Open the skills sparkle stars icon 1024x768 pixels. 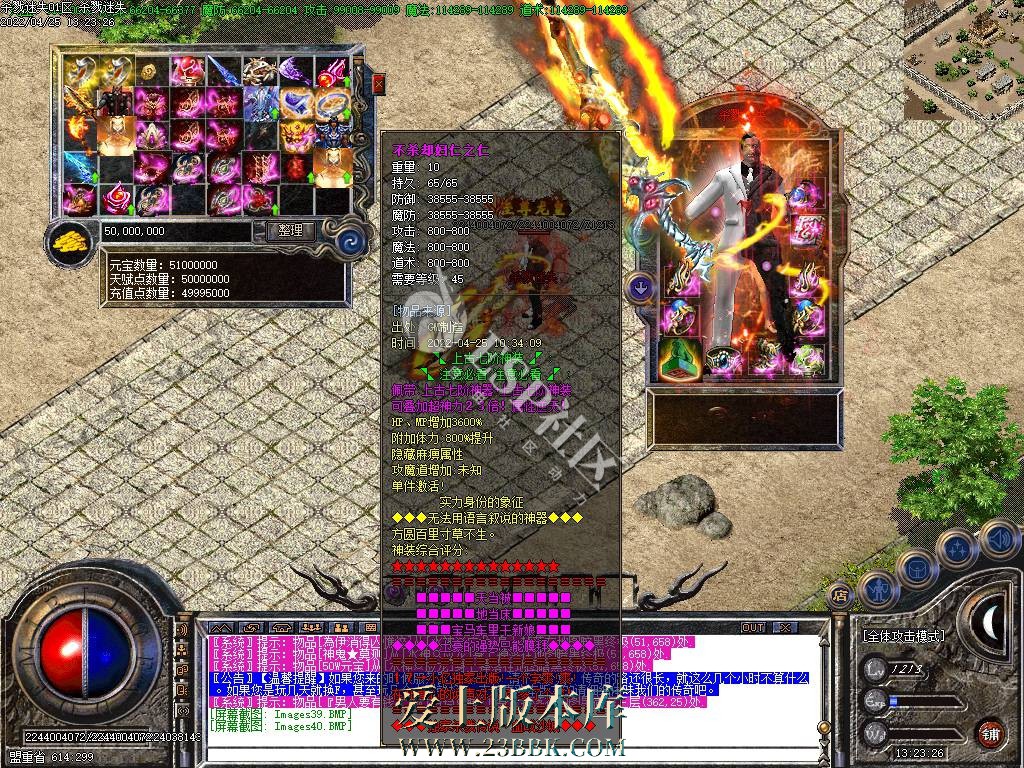[x=957, y=548]
